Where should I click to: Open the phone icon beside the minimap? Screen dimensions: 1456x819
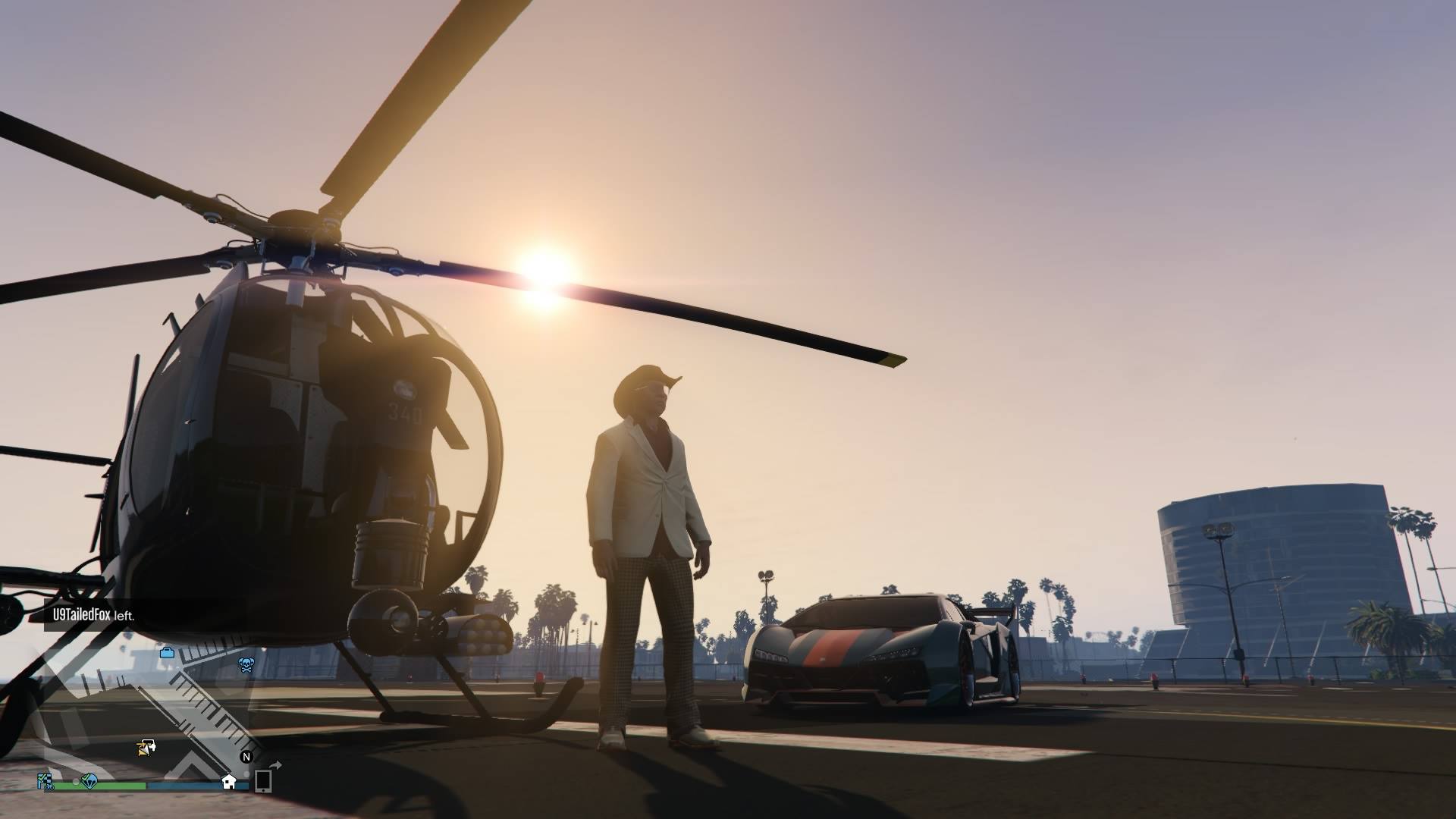pyautogui.click(x=263, y=780)
